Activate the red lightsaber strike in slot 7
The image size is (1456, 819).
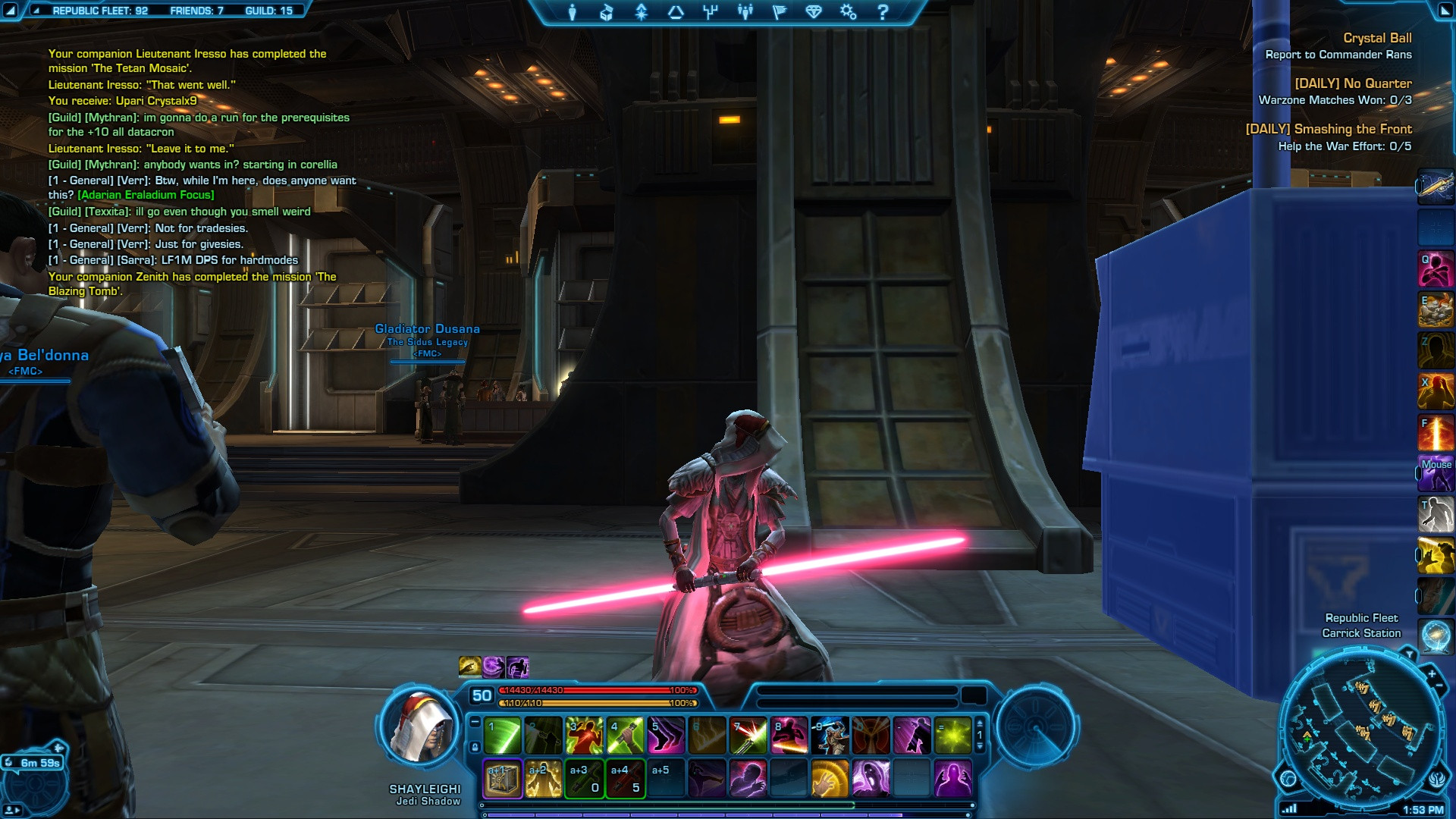coord(748,736)
